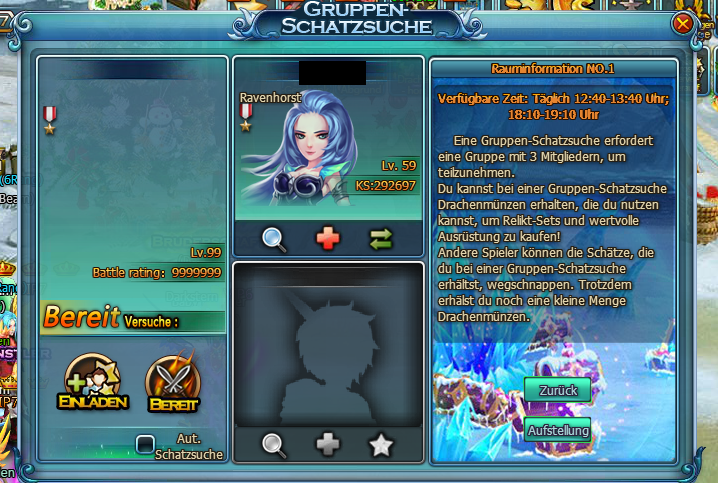The width and height of the screenshot is (718, 483).
Task: Go back with the Zurück button
Action: click(557, 390)
